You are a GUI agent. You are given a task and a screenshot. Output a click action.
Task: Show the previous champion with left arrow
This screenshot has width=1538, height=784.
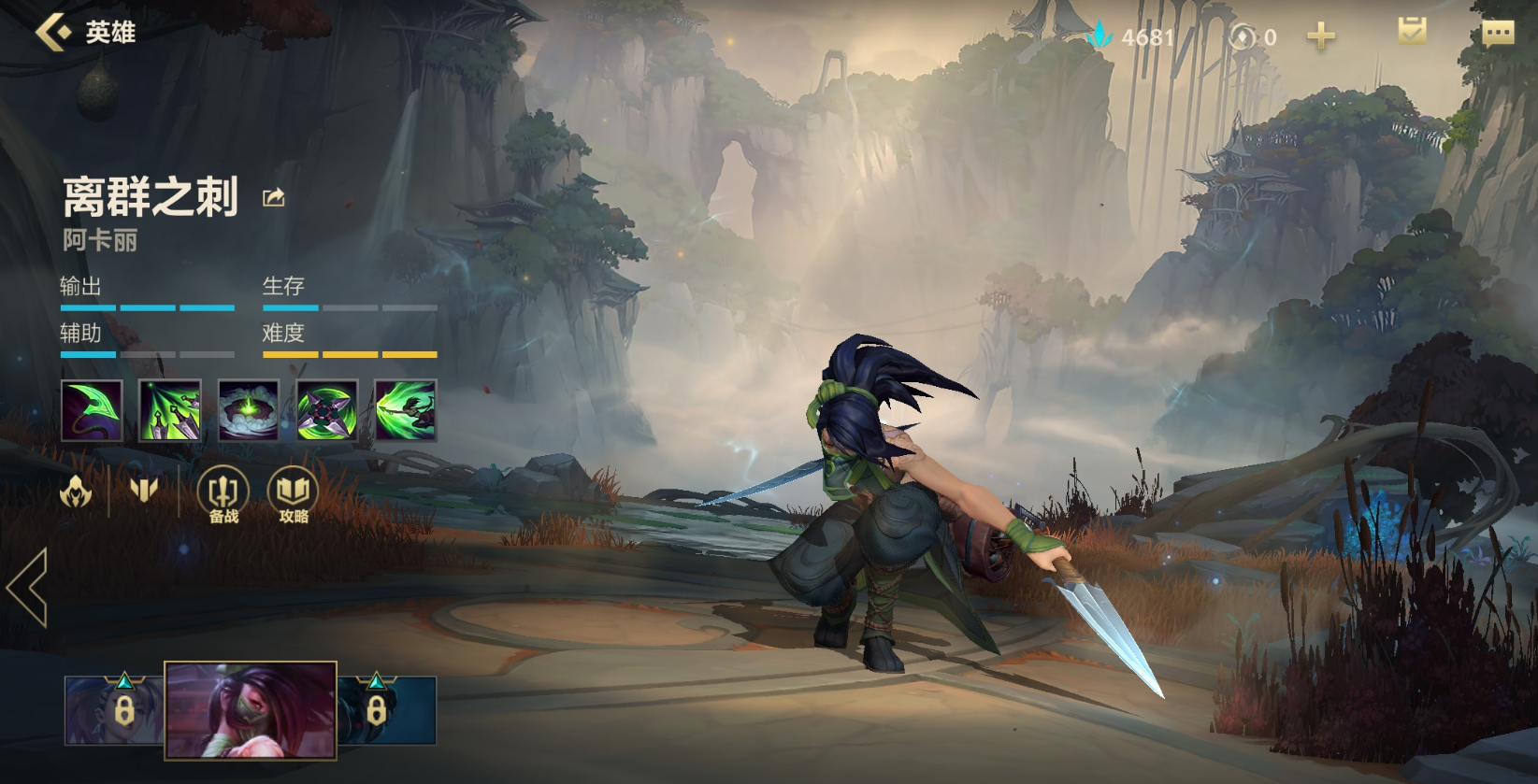pos(27,587)
